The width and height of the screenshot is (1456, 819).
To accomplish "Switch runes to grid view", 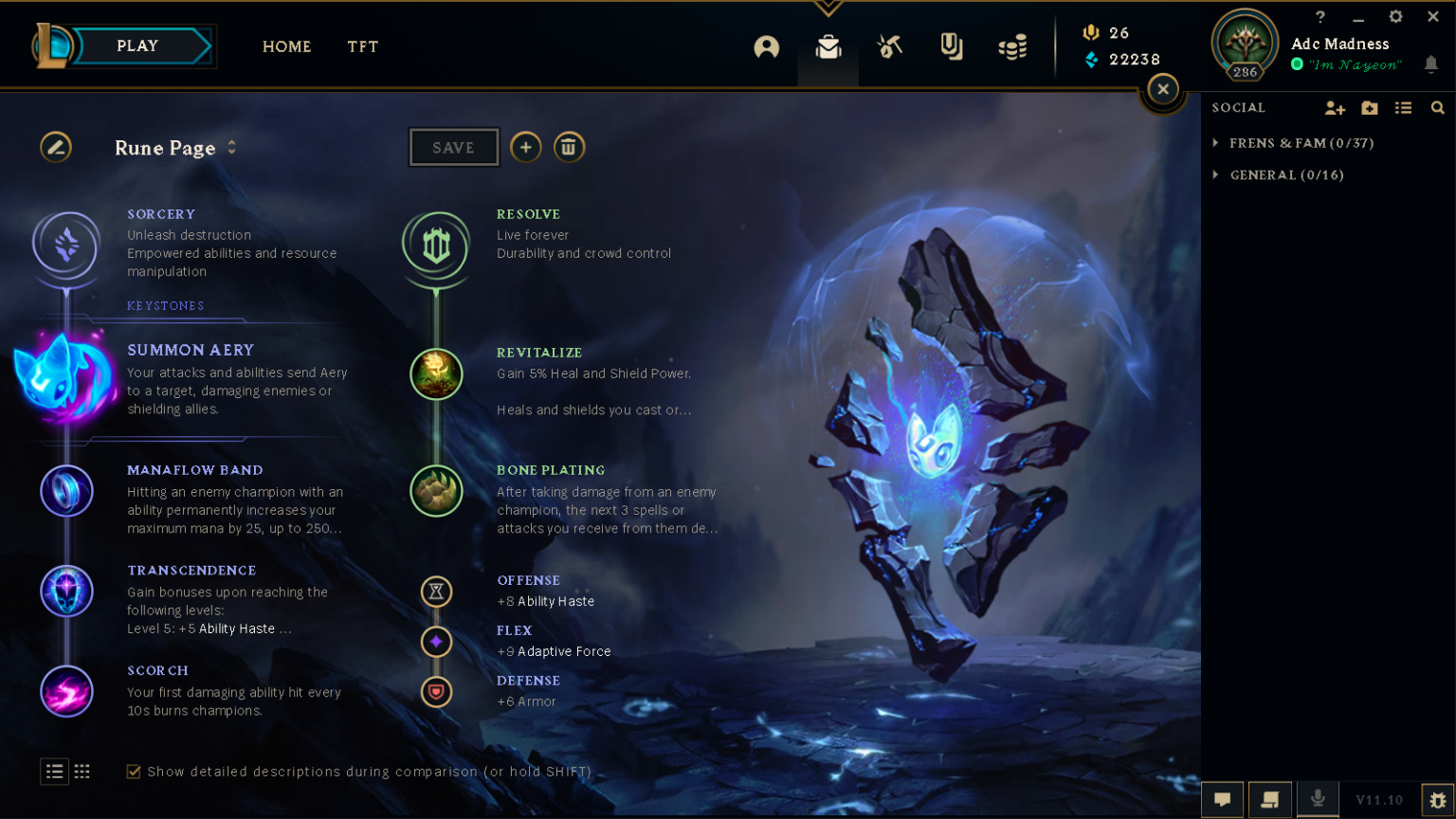I will tap(82, 772).
